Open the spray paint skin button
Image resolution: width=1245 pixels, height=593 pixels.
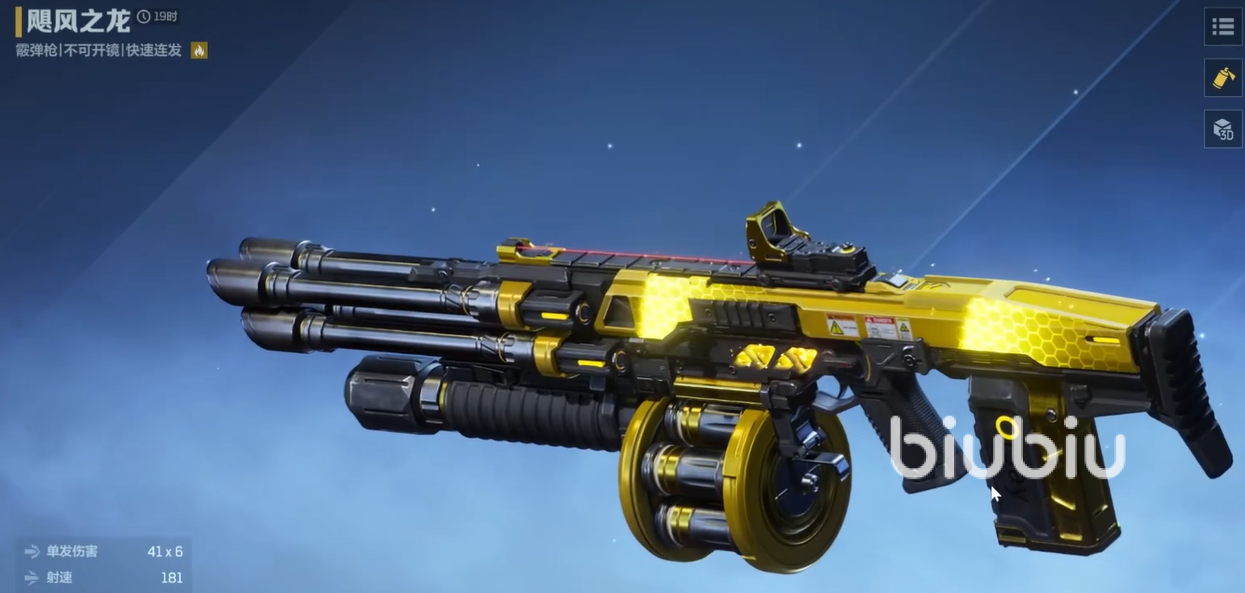[x=1223, y=78]
